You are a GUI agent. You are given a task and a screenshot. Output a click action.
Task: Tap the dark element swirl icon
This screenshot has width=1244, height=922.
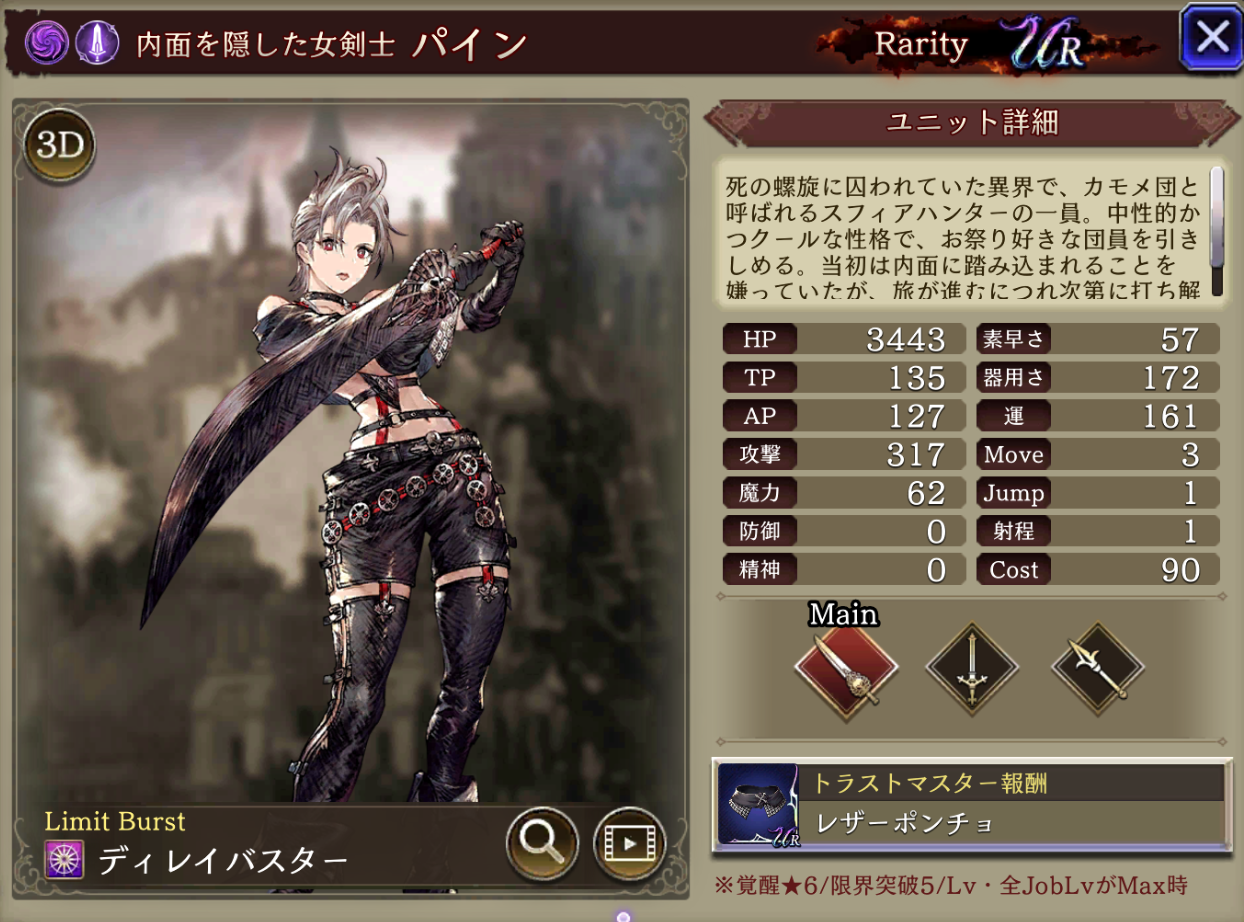48,42
